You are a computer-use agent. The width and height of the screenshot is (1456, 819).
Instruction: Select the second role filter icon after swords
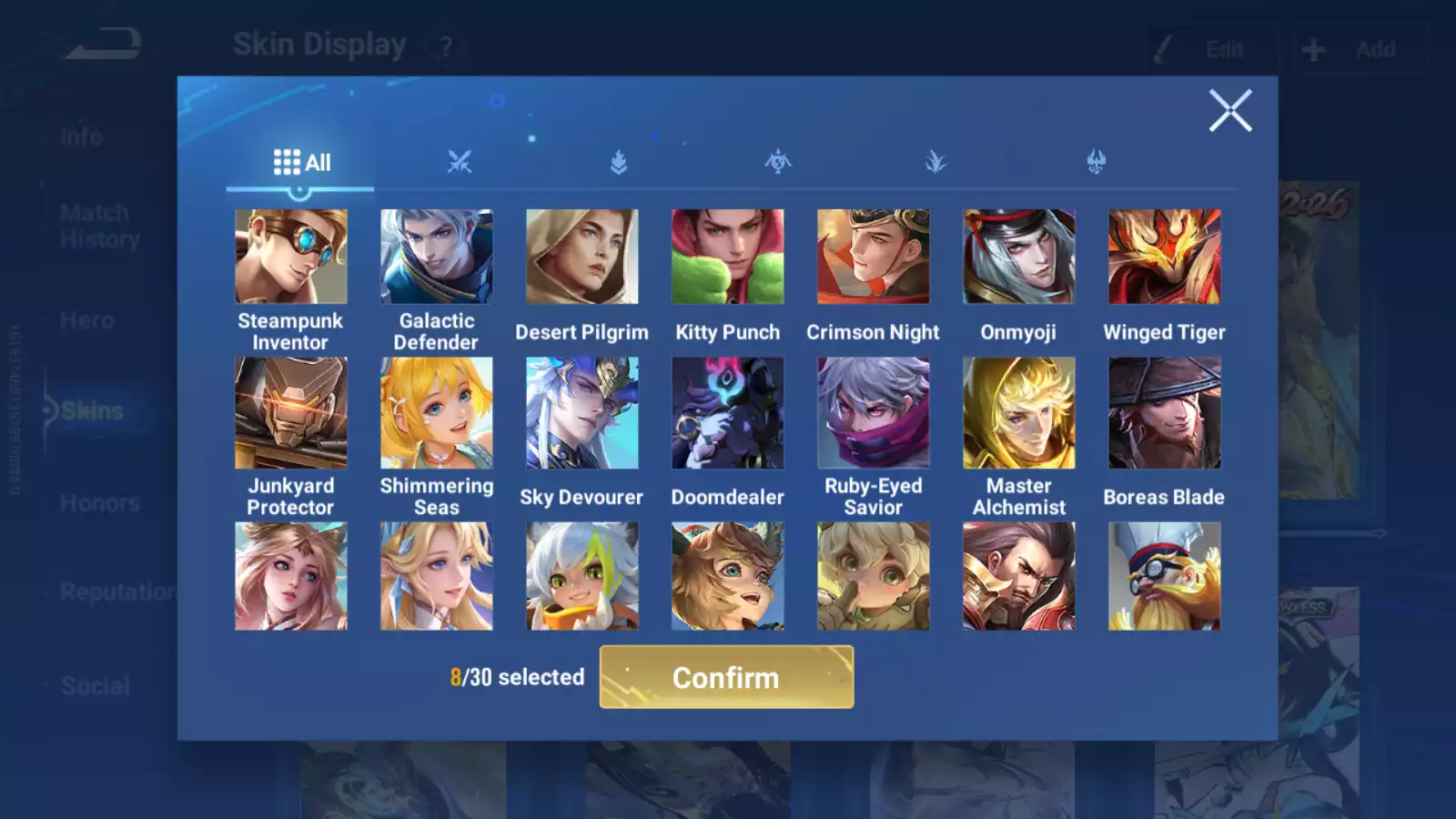(776, 162)
